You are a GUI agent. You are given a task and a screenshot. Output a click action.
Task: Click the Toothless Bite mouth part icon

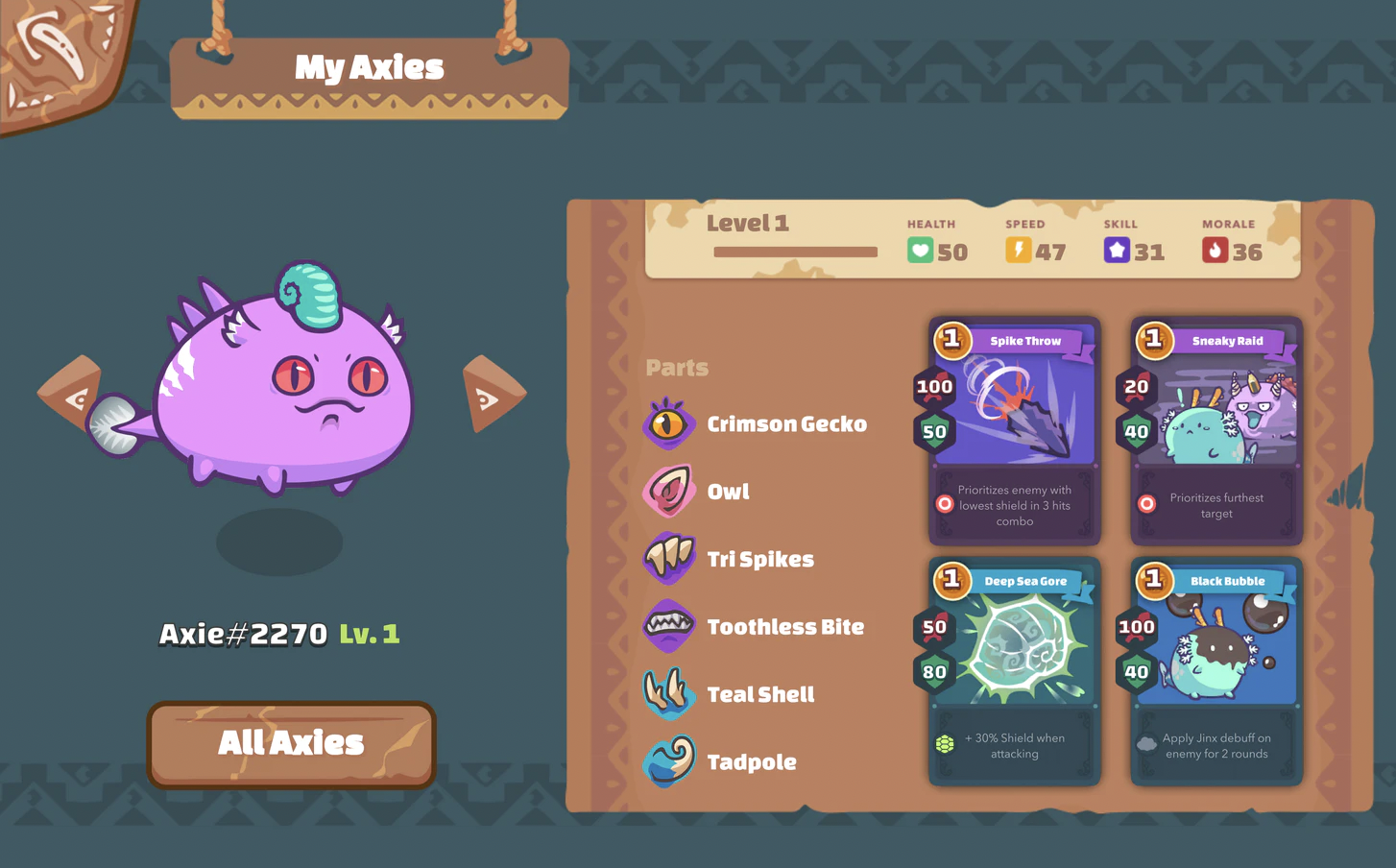click(669, 626)
